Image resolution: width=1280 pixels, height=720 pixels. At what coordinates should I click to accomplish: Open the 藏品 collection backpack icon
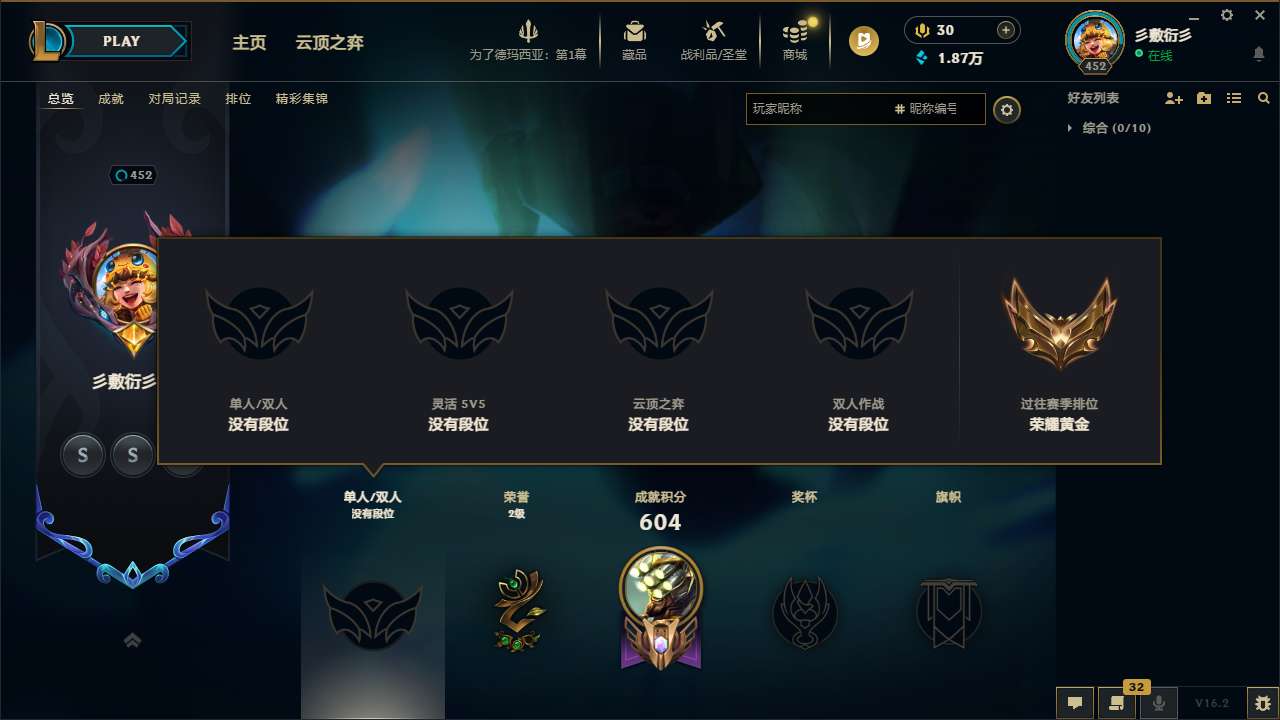[x=633, y=30]
